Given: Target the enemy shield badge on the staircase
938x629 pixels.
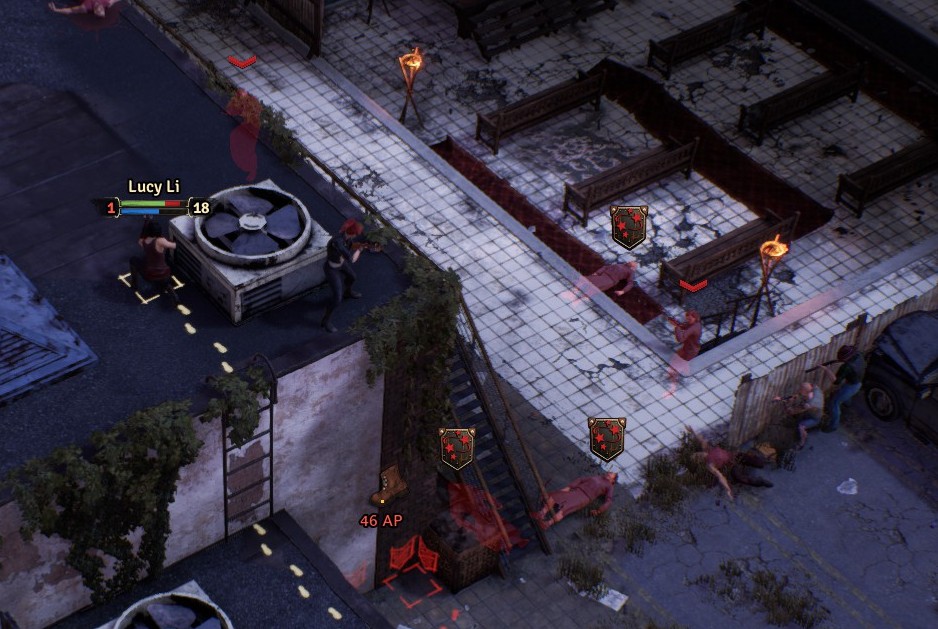Looking at the screenshot, I should tap(457, 448).
